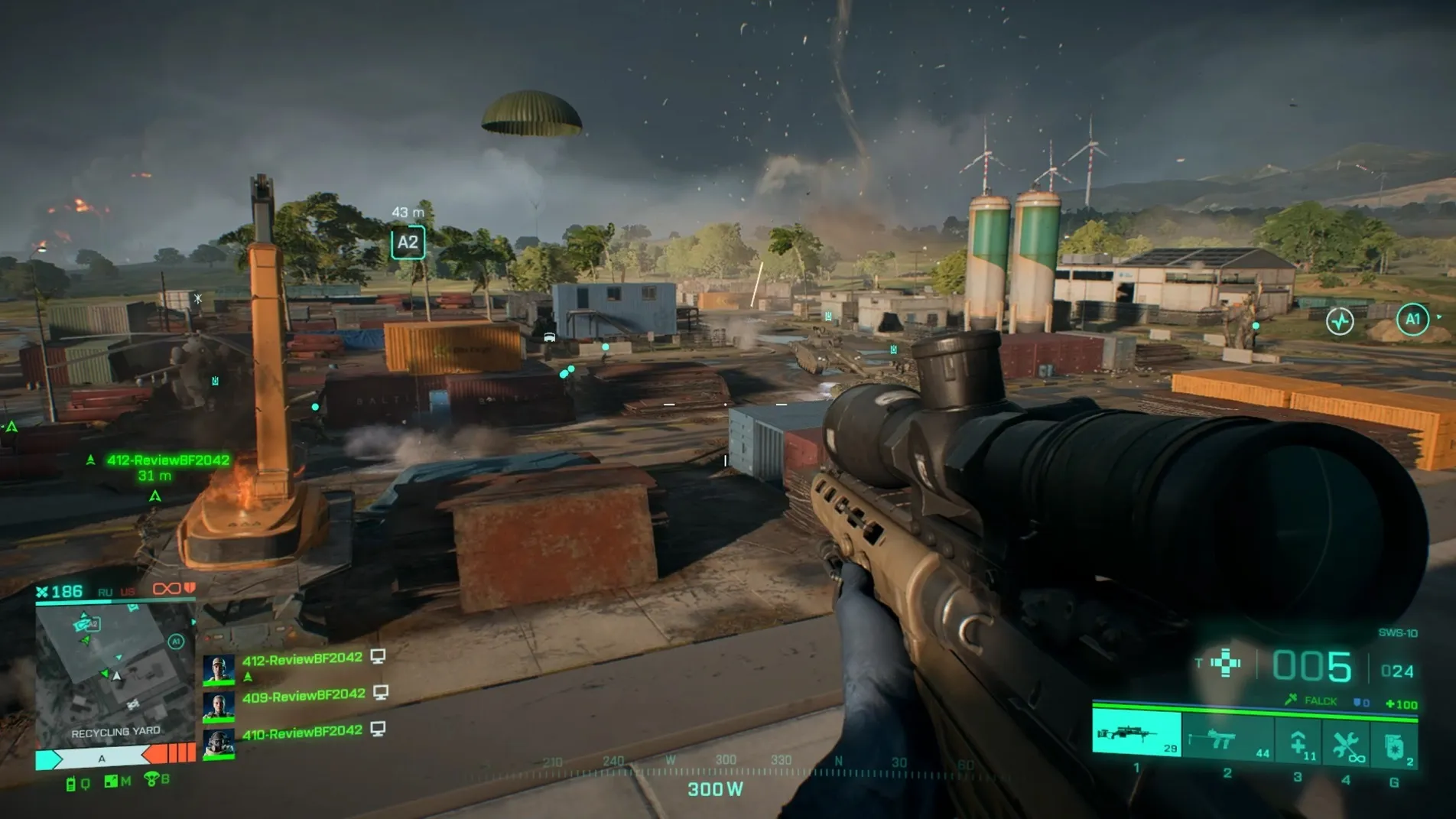Select the A1 objective marker

coord(1412,319)
